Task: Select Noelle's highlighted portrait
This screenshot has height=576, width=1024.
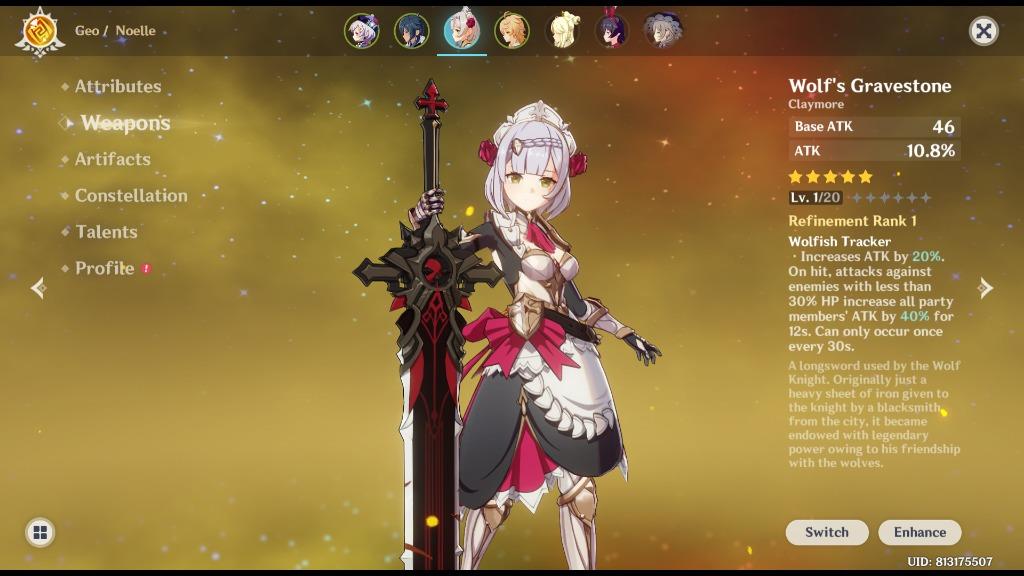Action: coord(461,31)
